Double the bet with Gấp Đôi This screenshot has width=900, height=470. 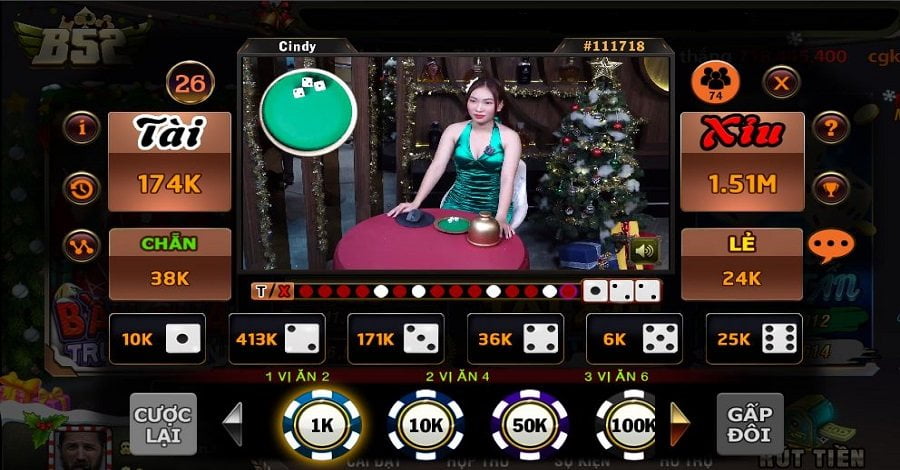[749, 424]
